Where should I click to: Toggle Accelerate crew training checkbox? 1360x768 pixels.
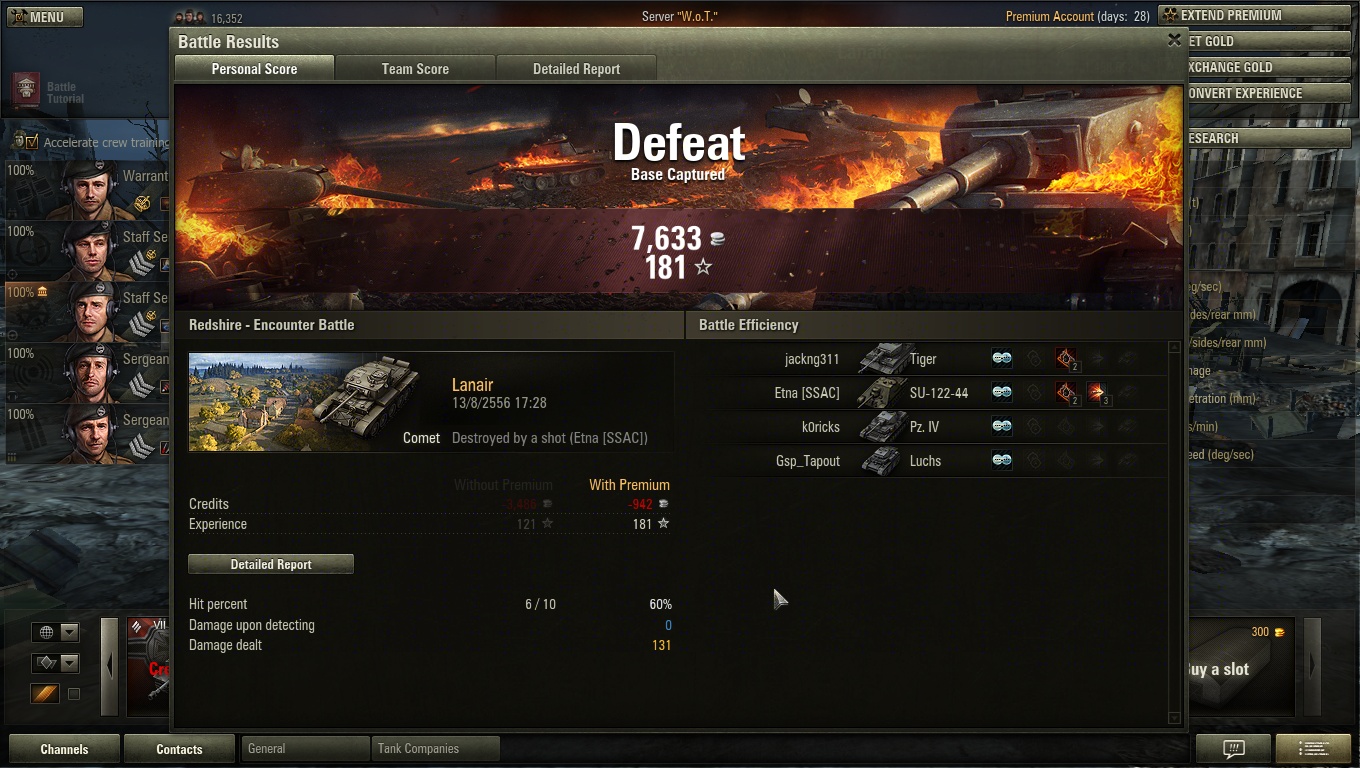click(x=32, y=142)
